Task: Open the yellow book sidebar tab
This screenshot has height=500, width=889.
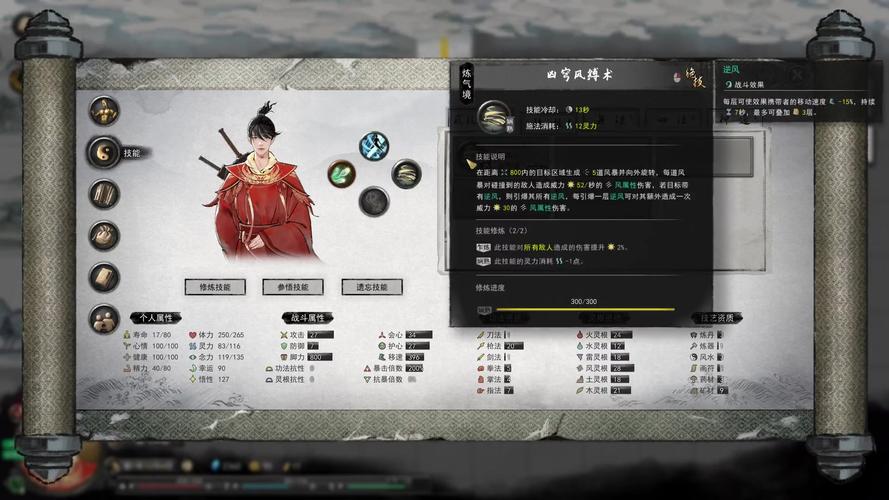Action: pos(105,277)
